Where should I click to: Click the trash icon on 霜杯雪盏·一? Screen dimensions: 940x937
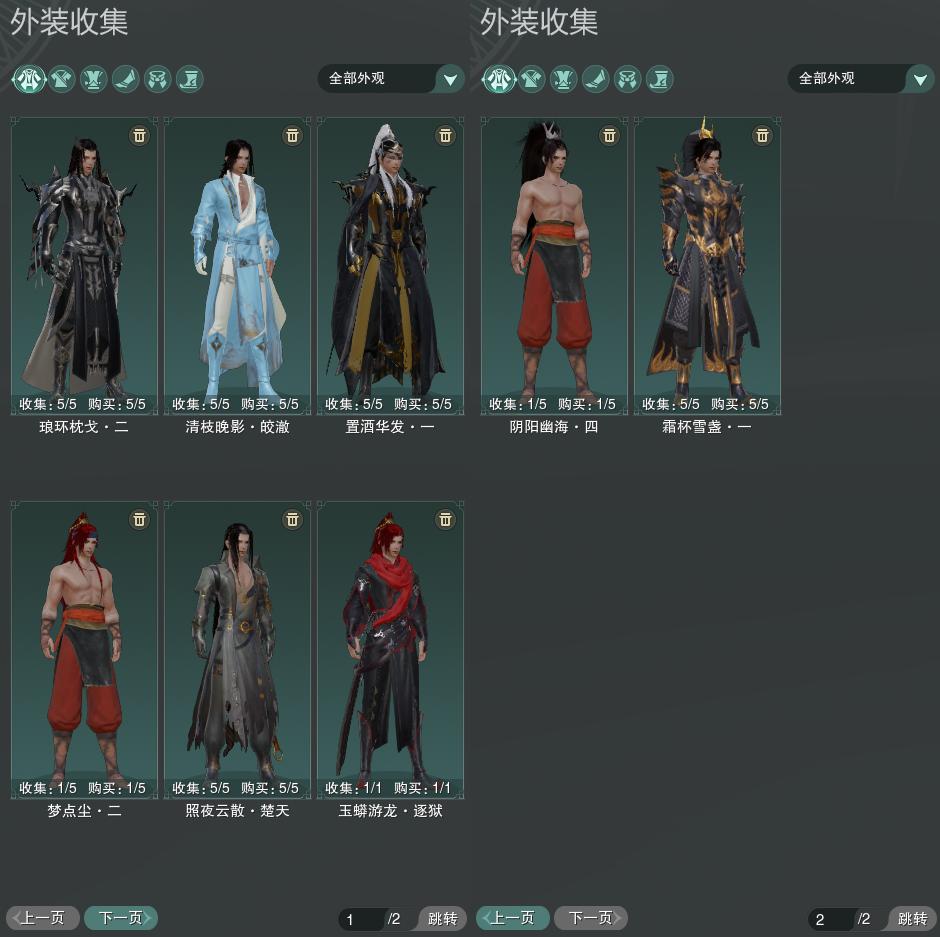tap(762, 135)
